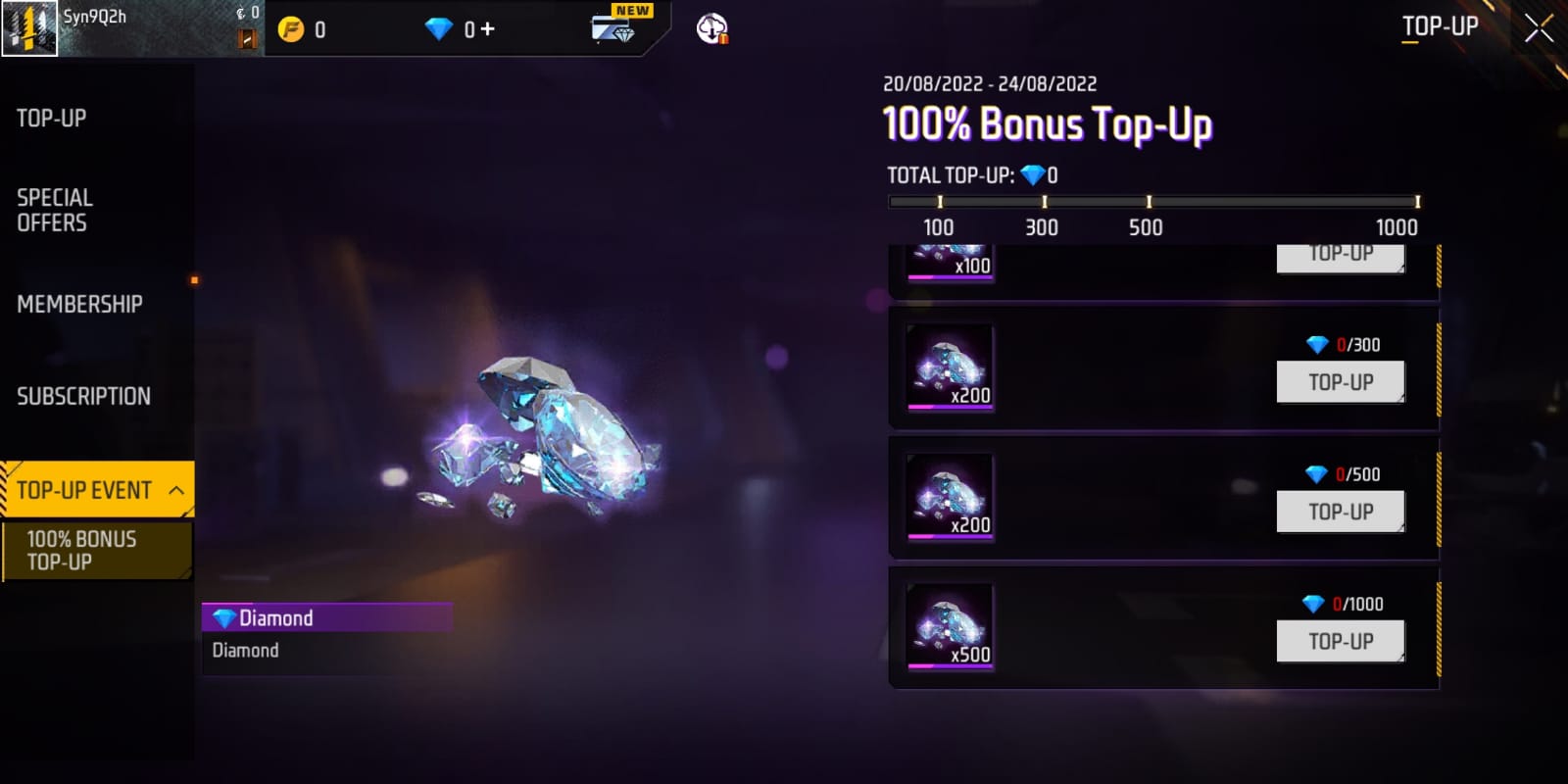Select x200 diamond reward in the 500 tier
This screenshot has width=1568, height=784.
950,497
